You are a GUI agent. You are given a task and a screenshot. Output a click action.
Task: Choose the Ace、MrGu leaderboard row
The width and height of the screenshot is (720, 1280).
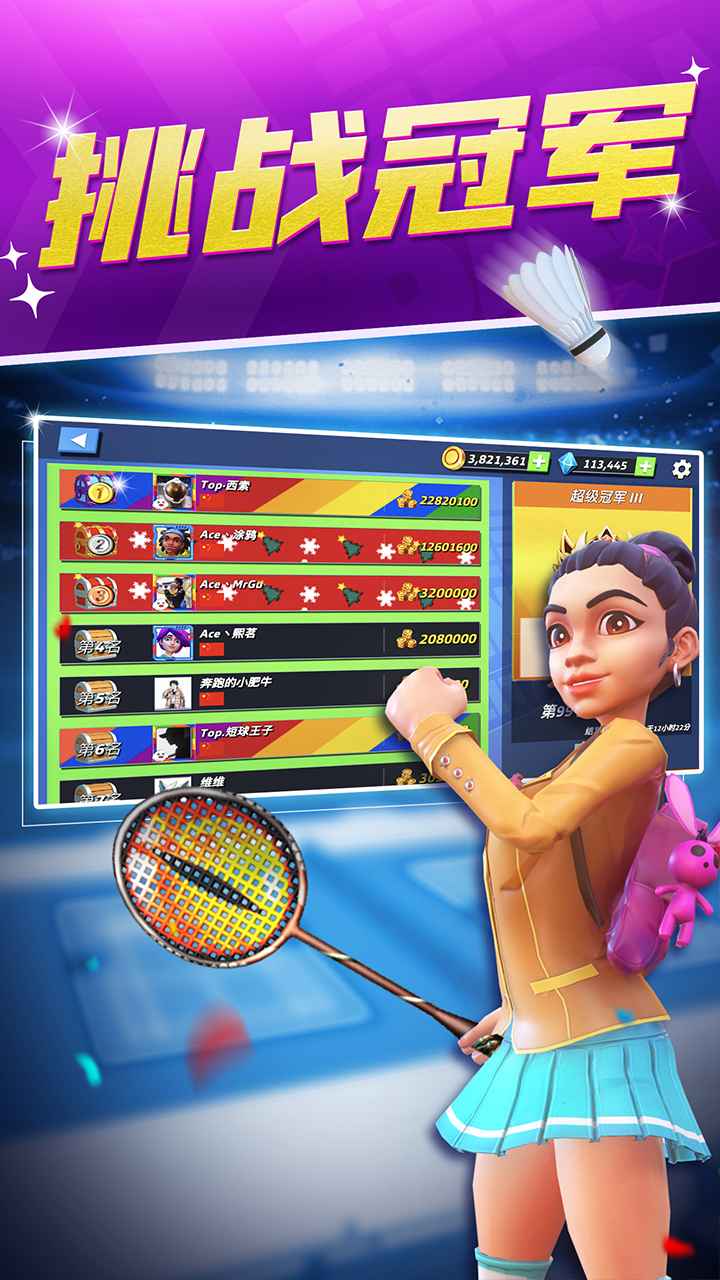[270, 592]
